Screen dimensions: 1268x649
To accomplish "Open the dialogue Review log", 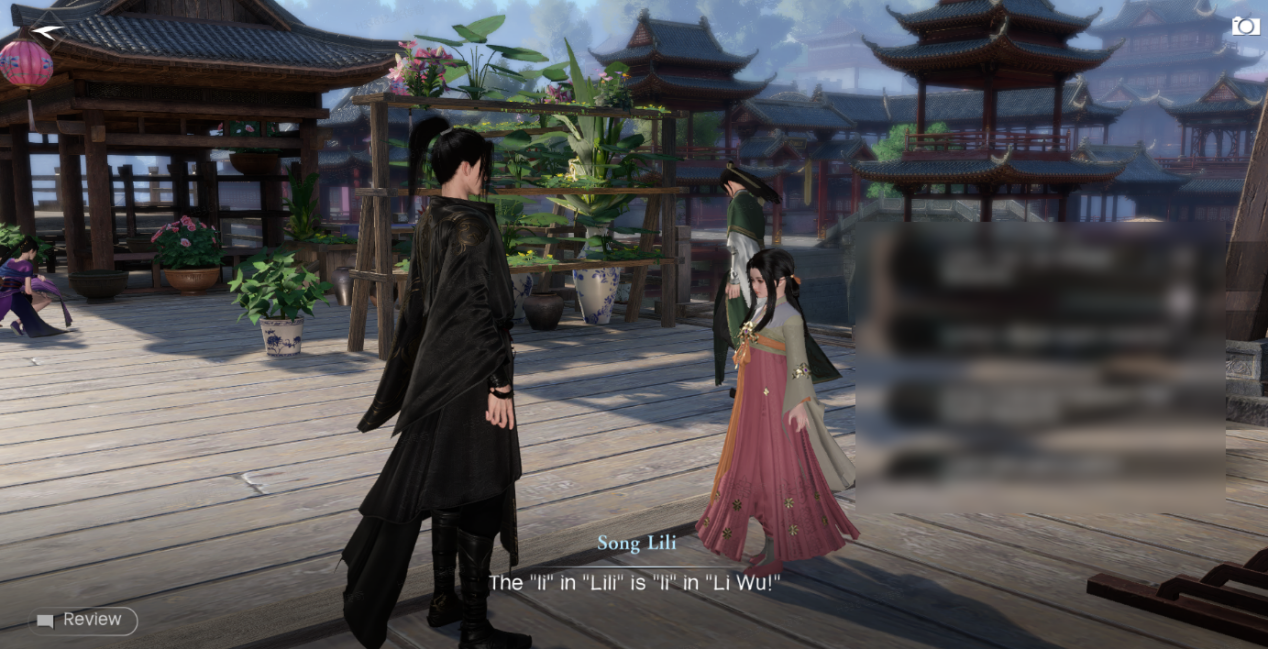I will tap(83, 620).
